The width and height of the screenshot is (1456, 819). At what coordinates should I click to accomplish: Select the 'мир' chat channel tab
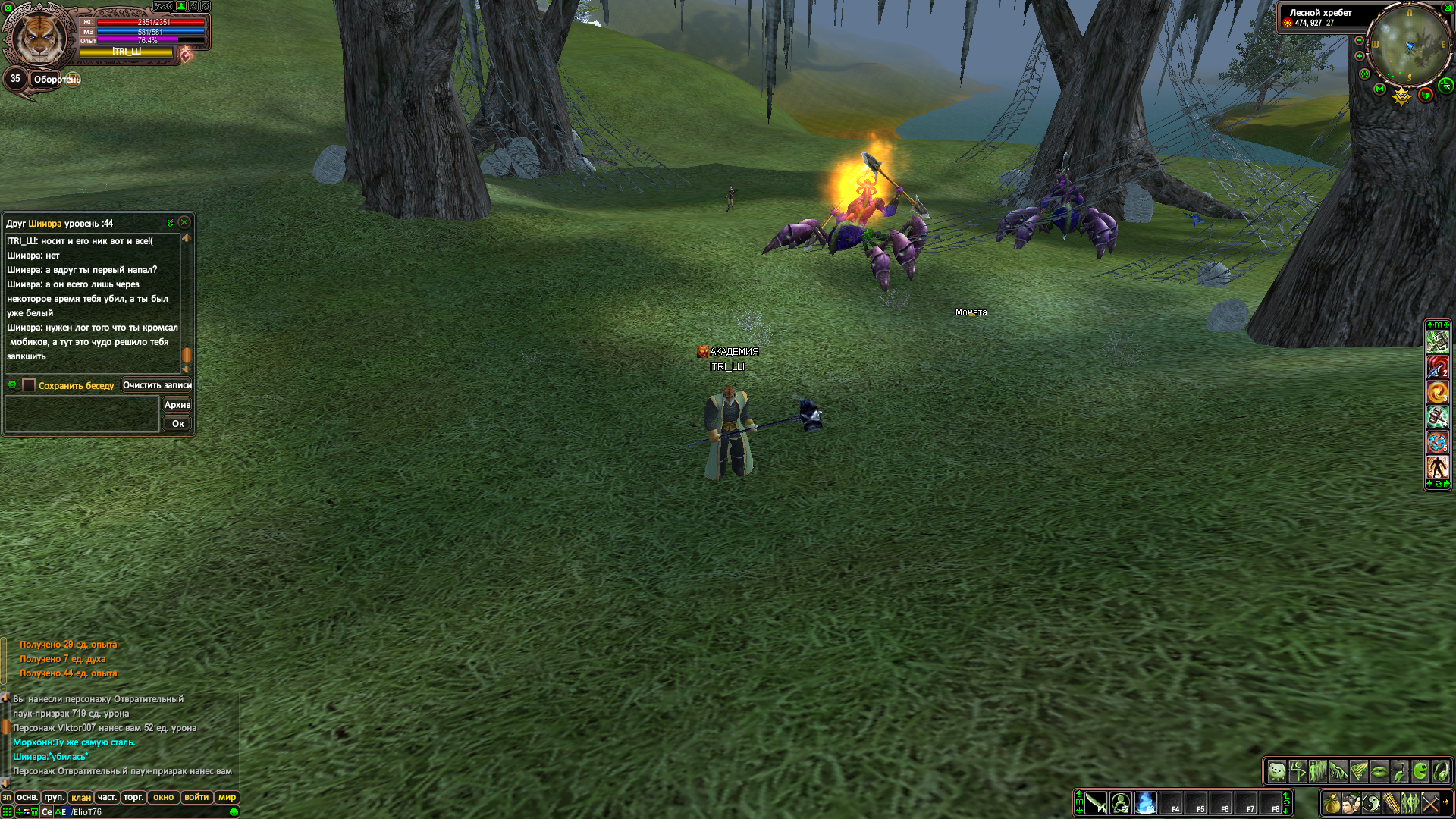click(227, 797)
